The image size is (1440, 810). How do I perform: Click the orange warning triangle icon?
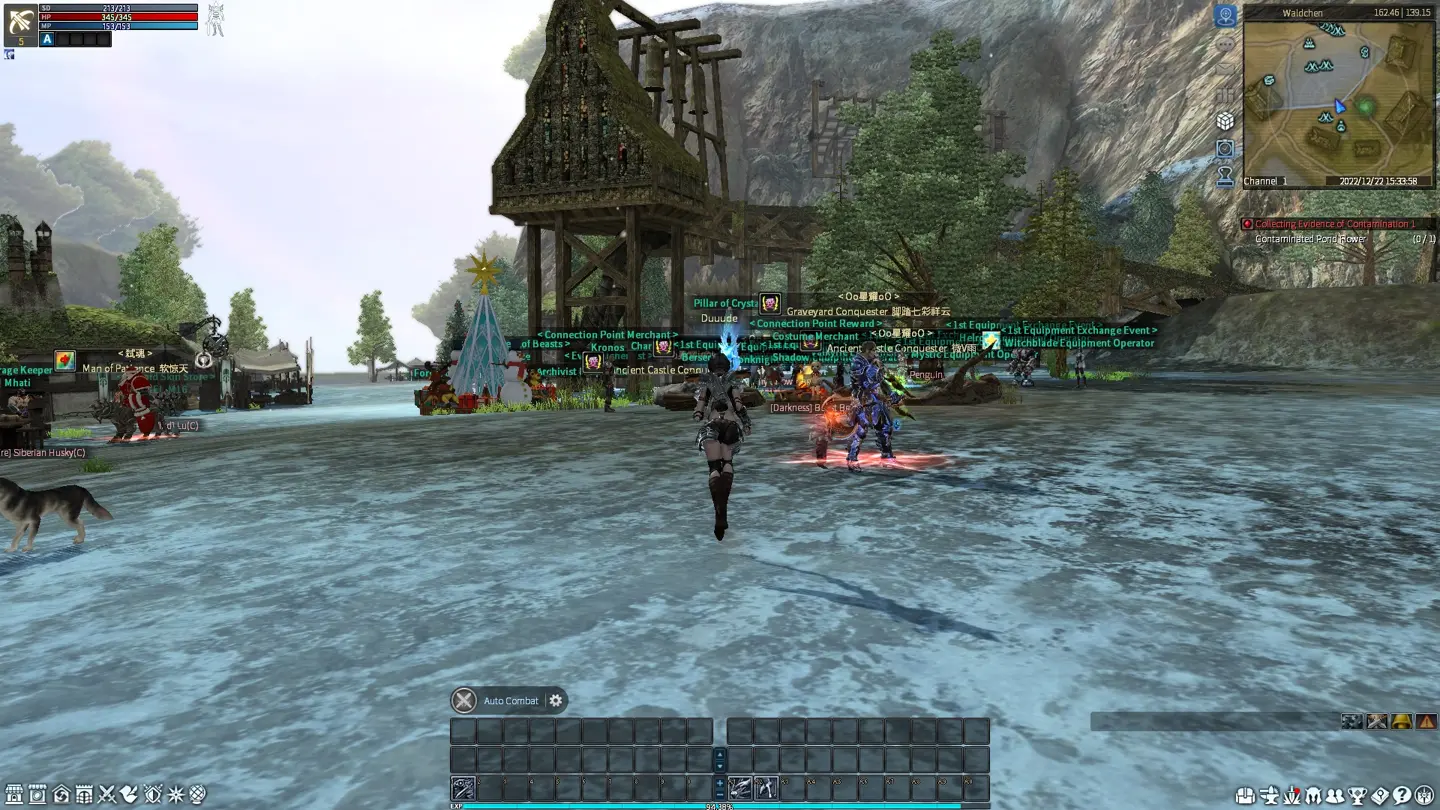[x=1426, y=721]
